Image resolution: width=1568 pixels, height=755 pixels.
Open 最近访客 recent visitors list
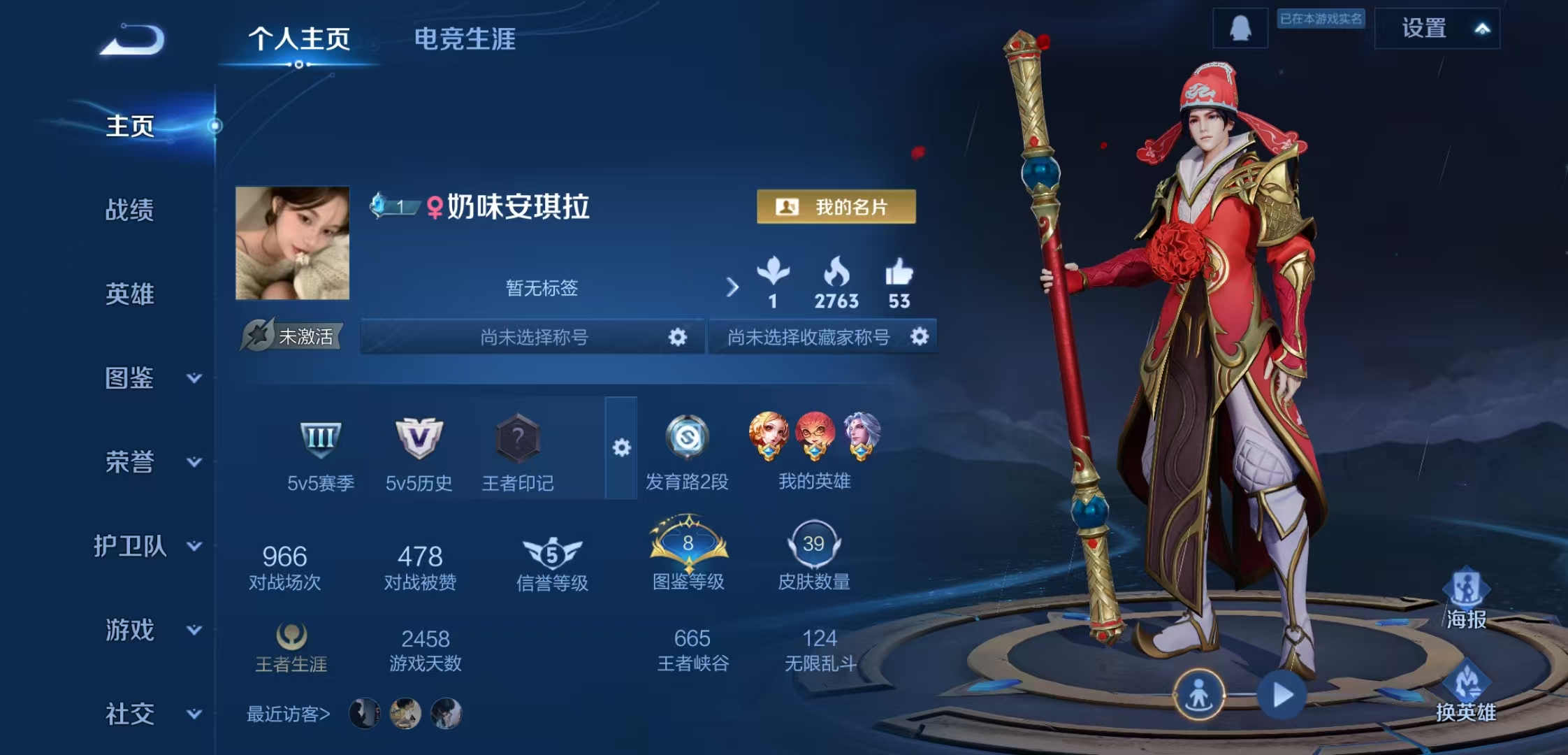point(288,714)
